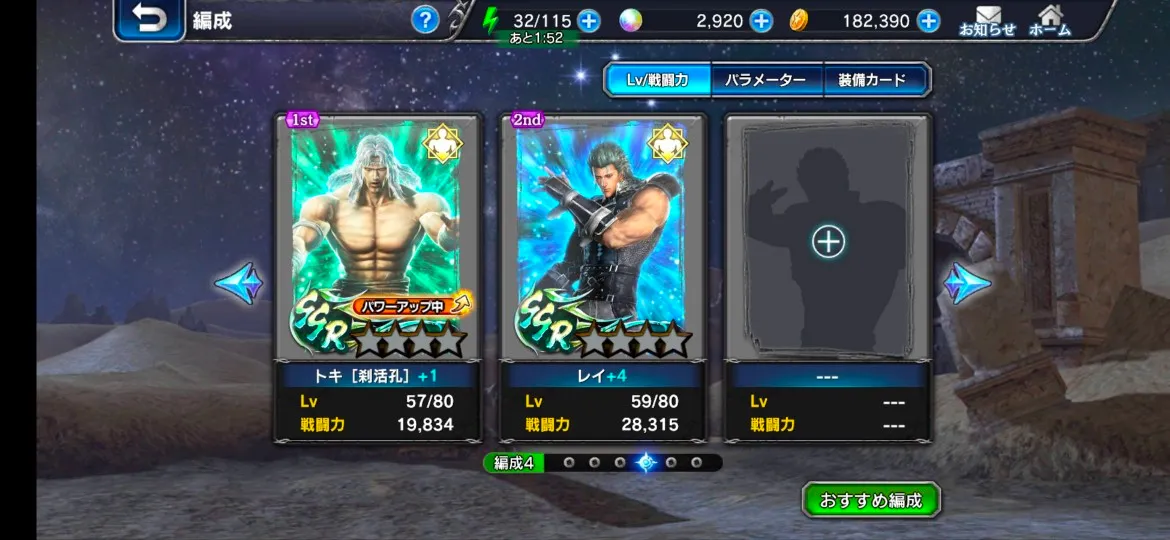1170x540 pixels.
Task: Select the 2nd slot レイ character card
Action: (x=602, y=240)
